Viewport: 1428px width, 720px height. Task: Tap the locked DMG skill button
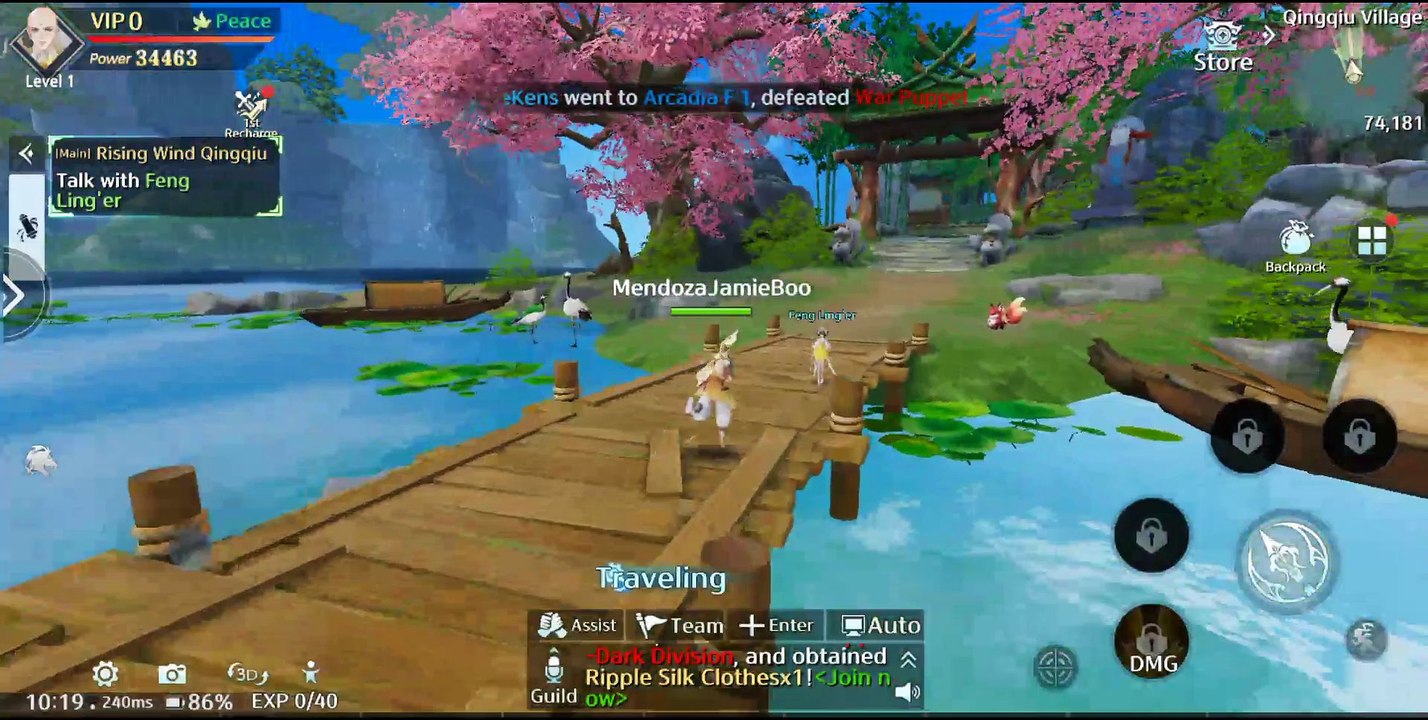[1152, 642]
